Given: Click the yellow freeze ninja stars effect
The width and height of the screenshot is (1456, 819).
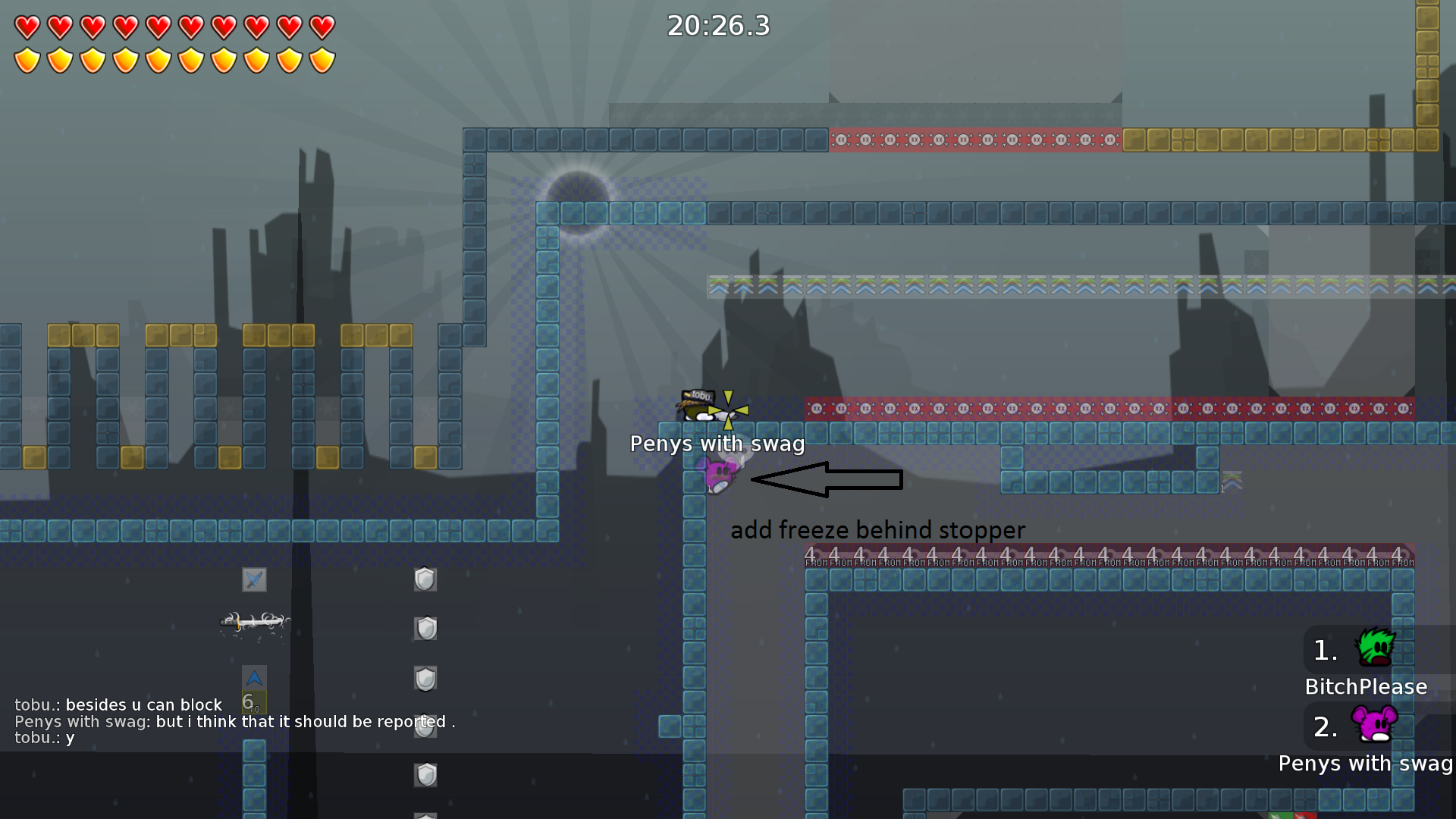Looking at the screenshot, I should pos(726,409).
